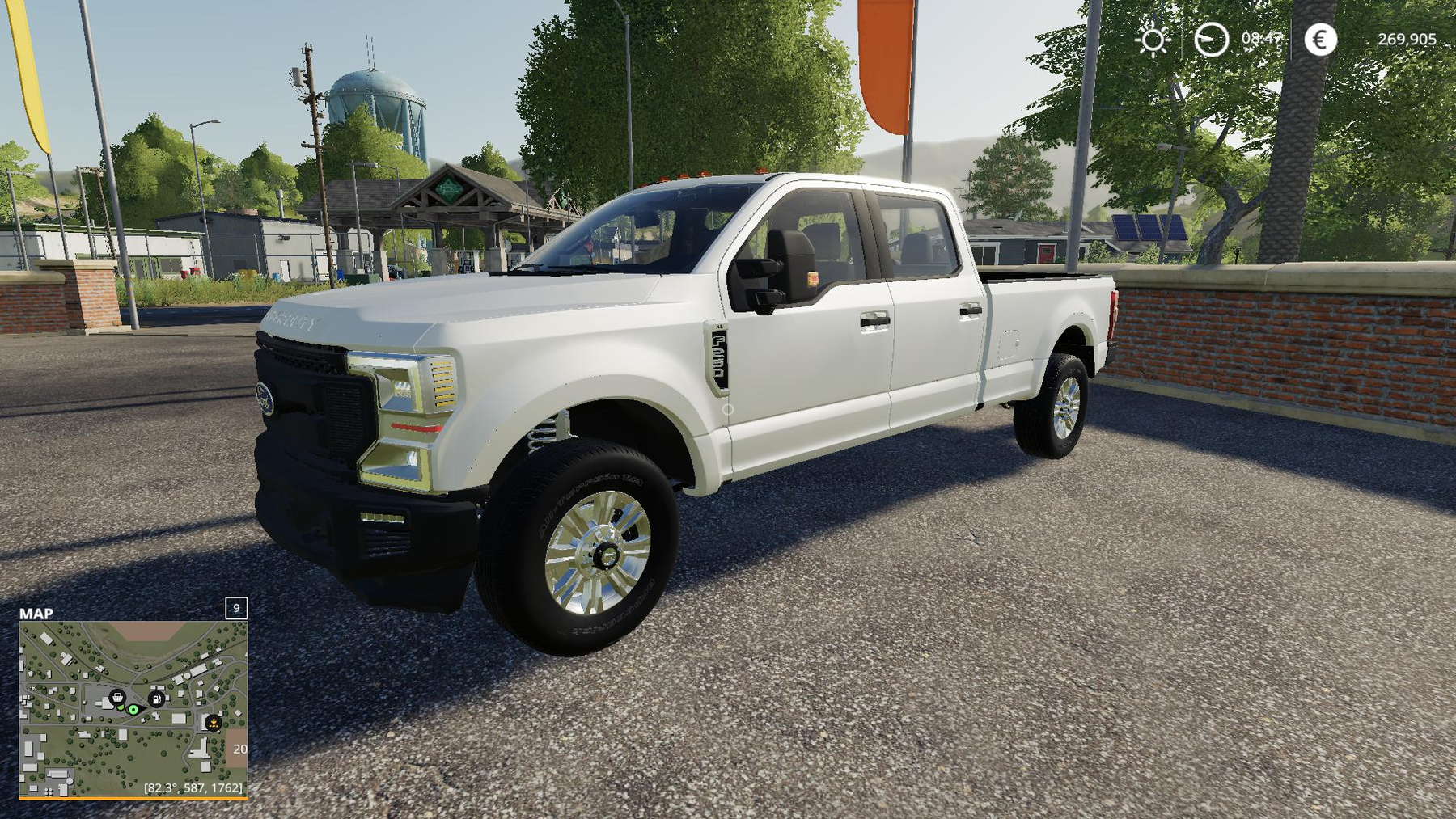This screenshot has width=1456, height=819.
Task: Select the shop basket marker on the minimap
Action: pyautogui.click(x=117, y=697)
